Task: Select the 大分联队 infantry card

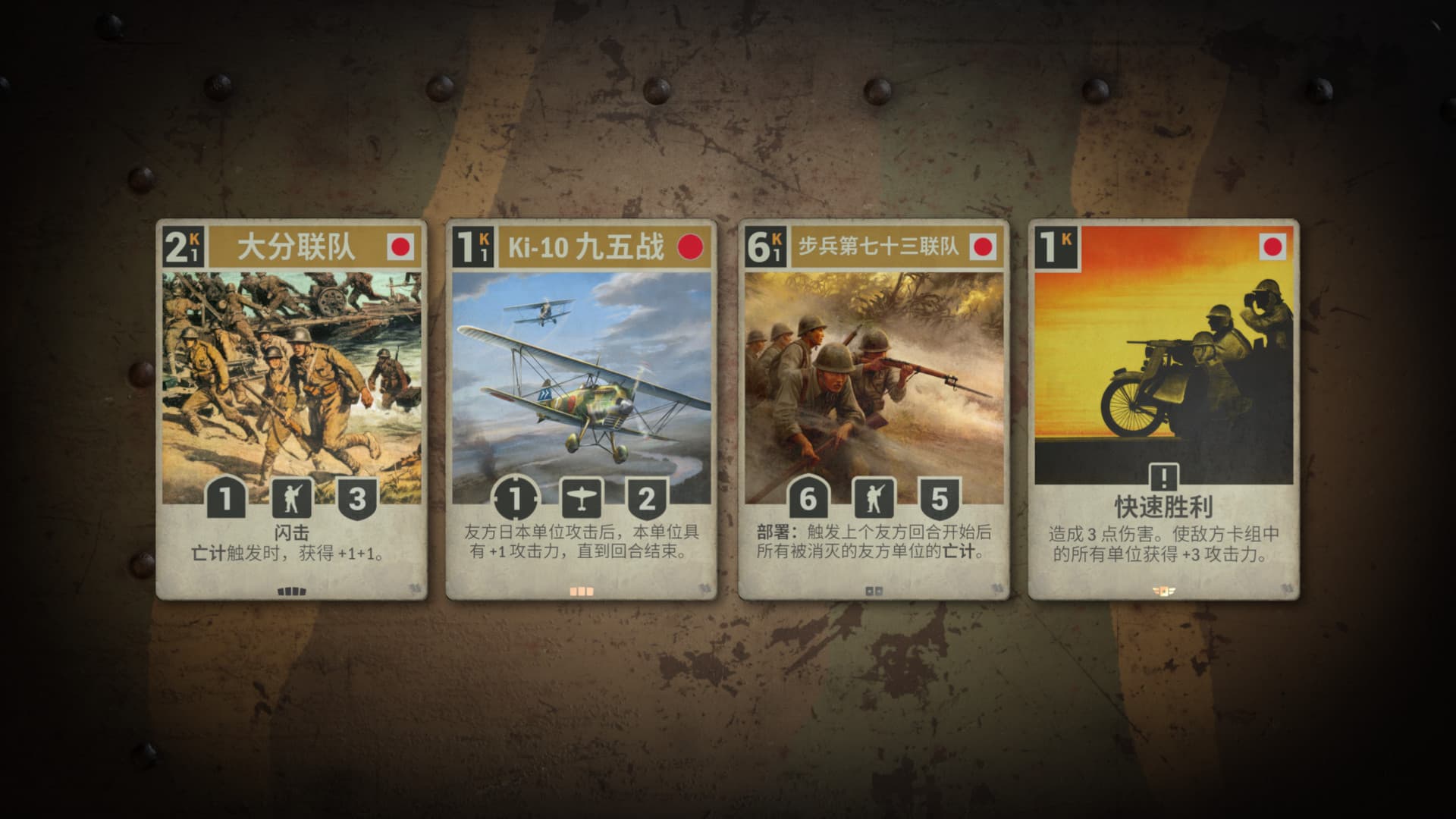Action: pyautogui.click(x=292, y=409)
